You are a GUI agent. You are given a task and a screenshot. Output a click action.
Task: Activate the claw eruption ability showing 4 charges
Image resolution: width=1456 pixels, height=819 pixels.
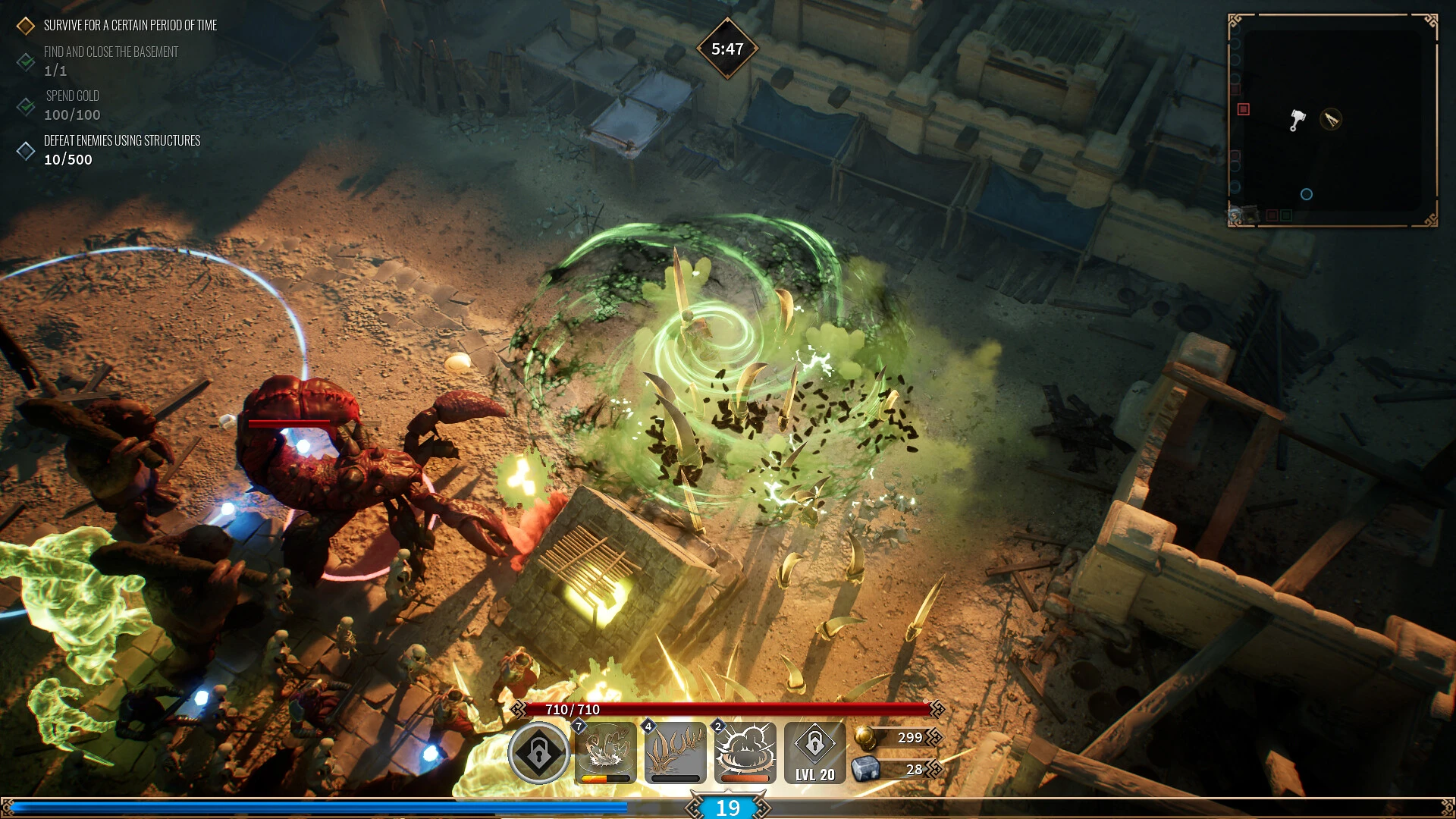coord(675,752)
